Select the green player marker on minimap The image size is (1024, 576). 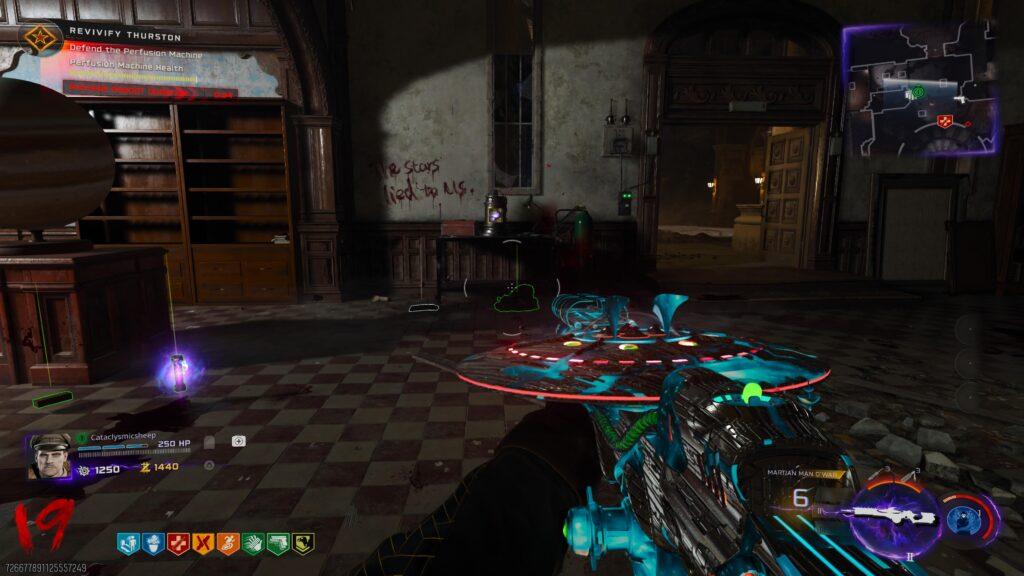(x=917, y=92)
